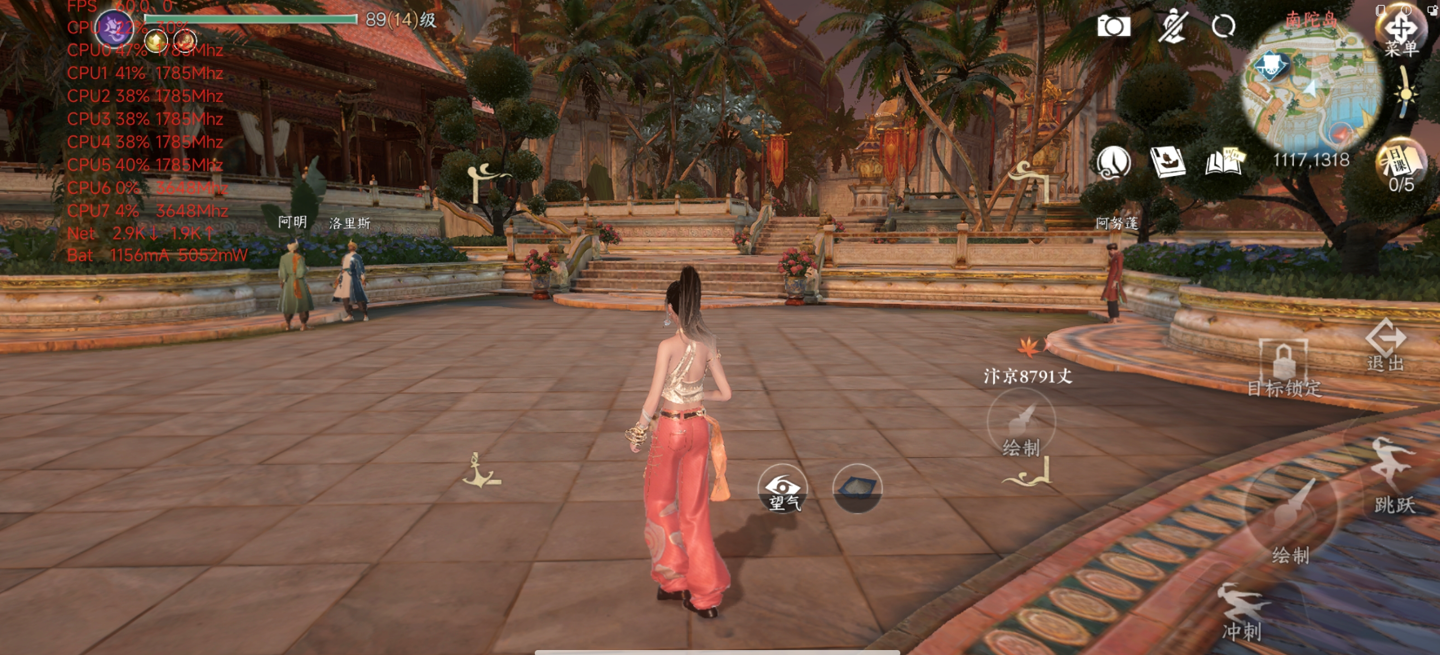Open the quill feather circle icon
This screenshot has width=1440, height=655.
(1114, 162)
